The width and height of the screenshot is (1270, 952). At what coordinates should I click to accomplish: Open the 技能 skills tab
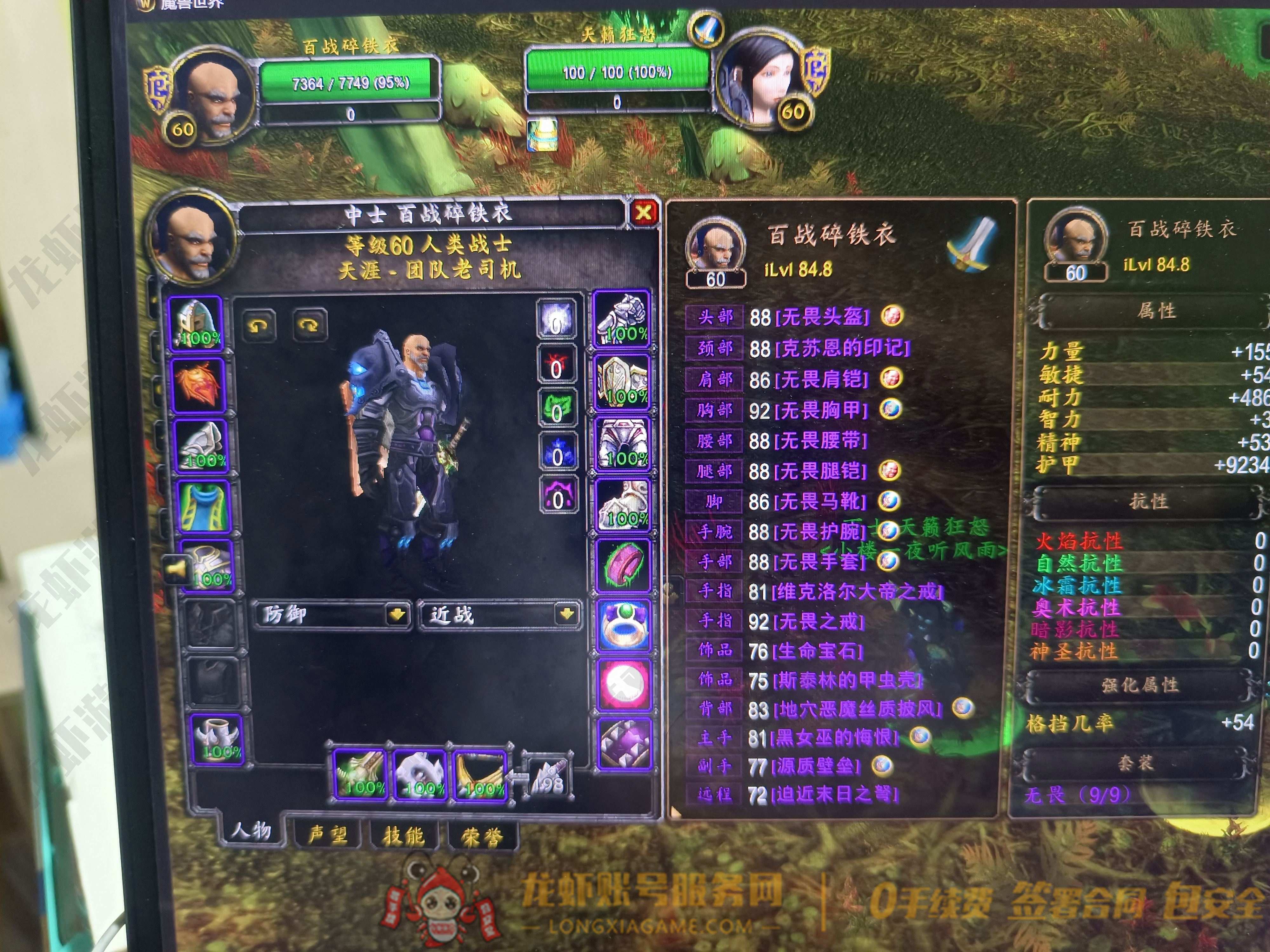click(404, 836)
